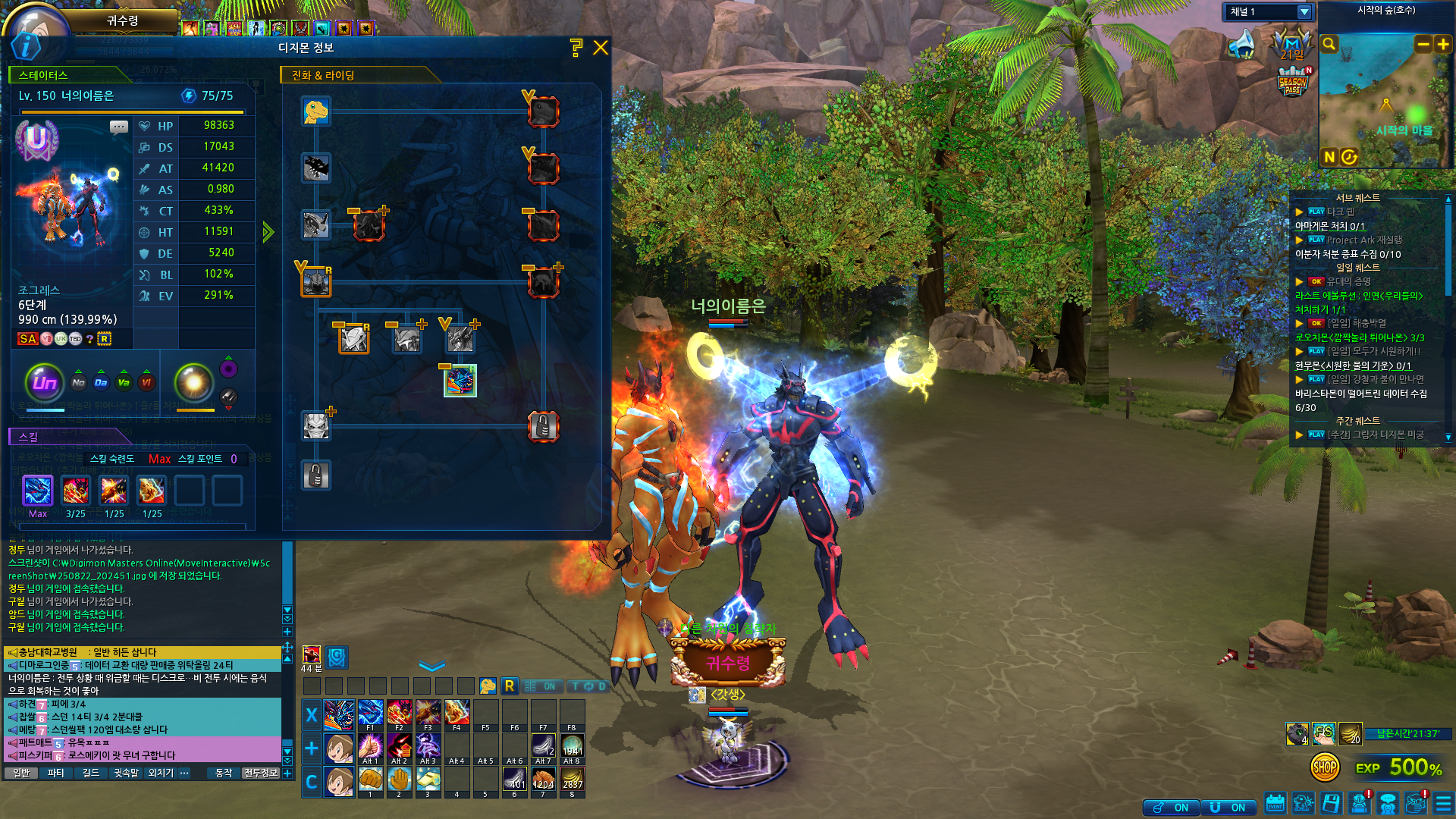Open the EVENT calendar menu
The width and height of the screenshot is (1456, 819).
pyautogui.click(x=1275, y=803)
